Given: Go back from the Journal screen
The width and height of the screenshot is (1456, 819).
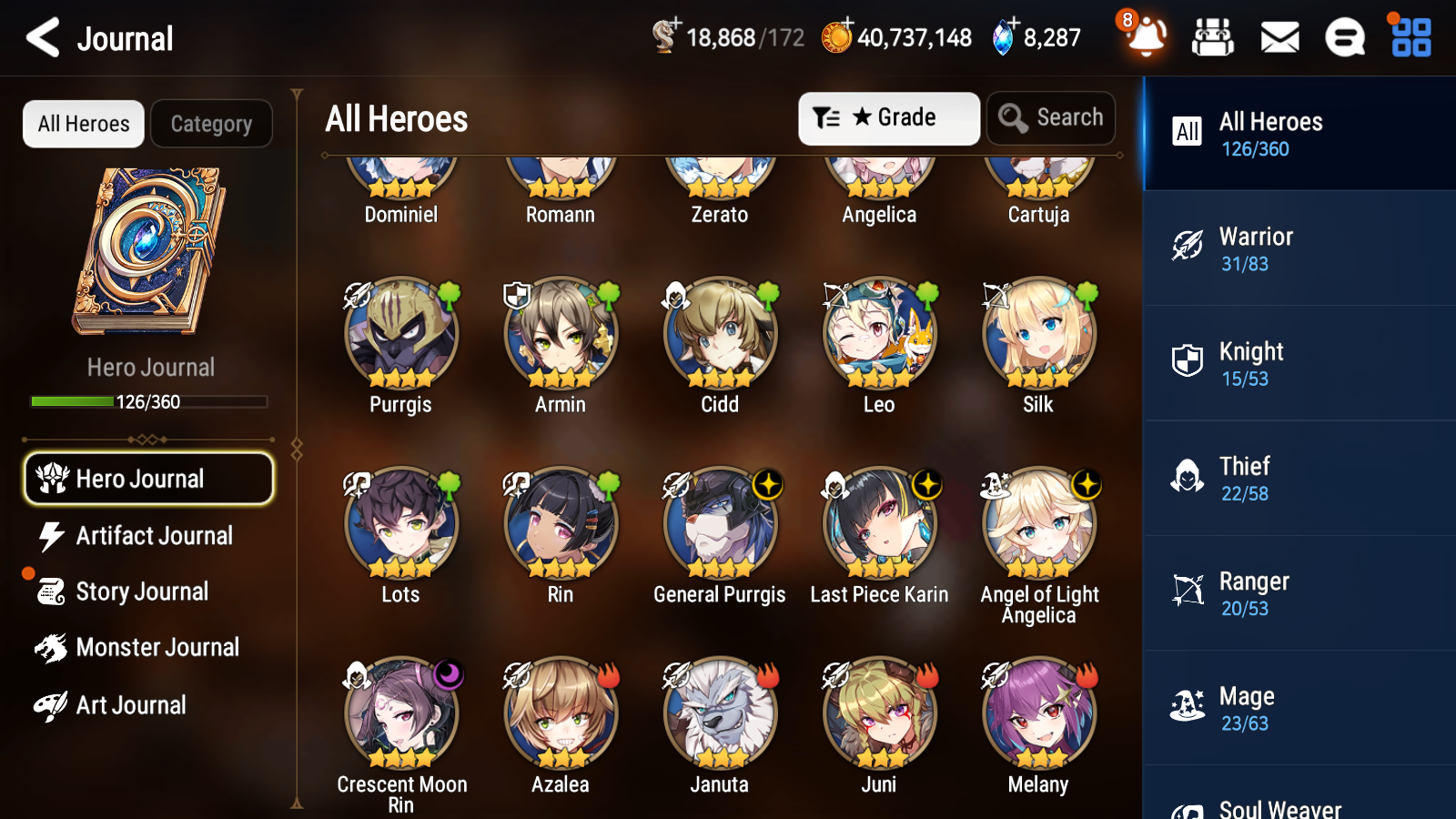Looking at the screenshot, I should tap(43, 38).
